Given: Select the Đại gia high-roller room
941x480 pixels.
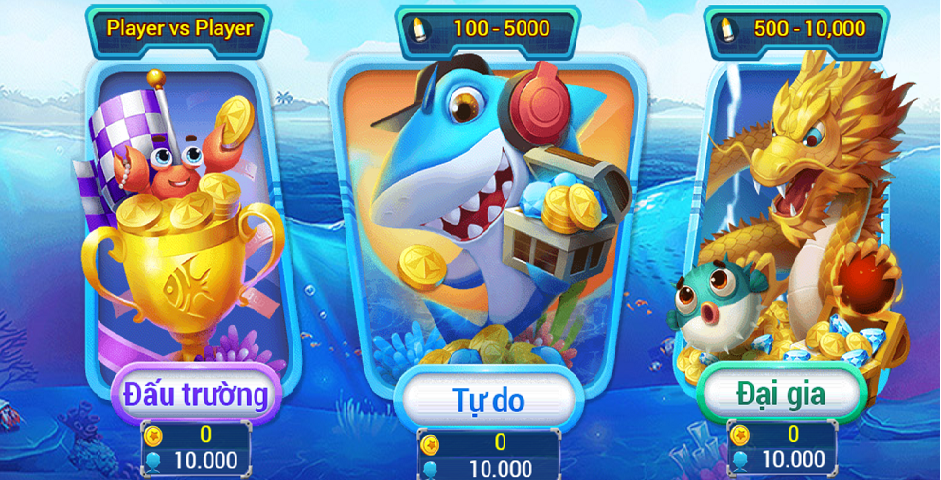Looking at the screenshot, I should [x=781, y=395].
